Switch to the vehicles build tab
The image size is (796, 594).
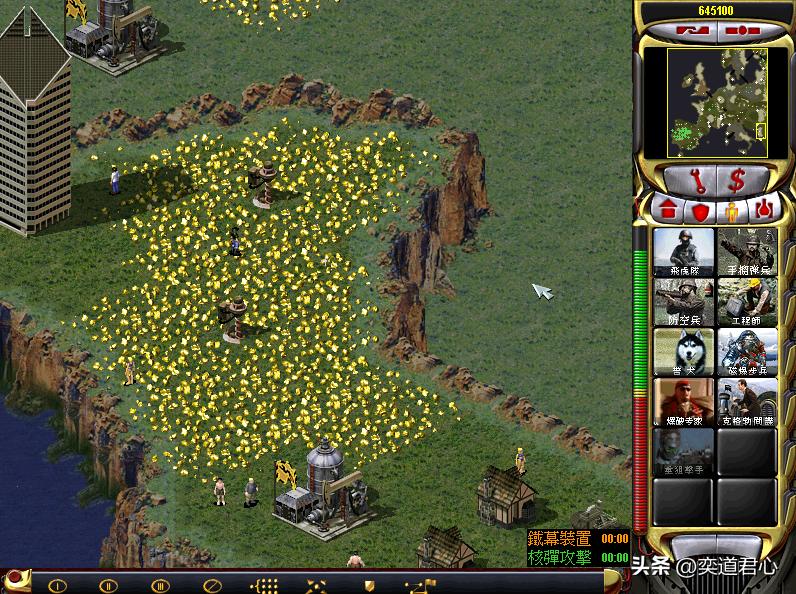click(764, 211)
